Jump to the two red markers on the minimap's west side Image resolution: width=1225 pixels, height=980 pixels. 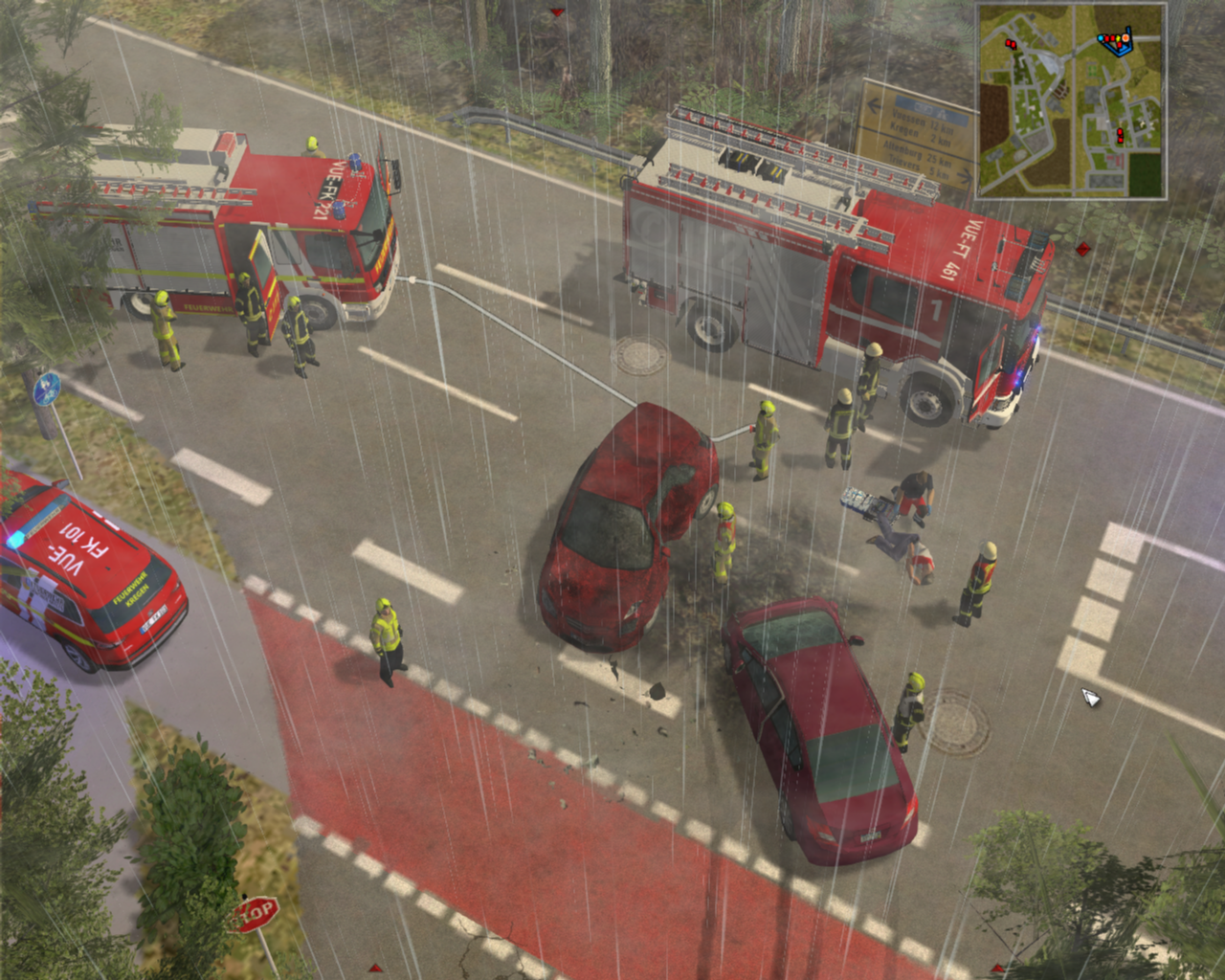[x=1009, y=43]
